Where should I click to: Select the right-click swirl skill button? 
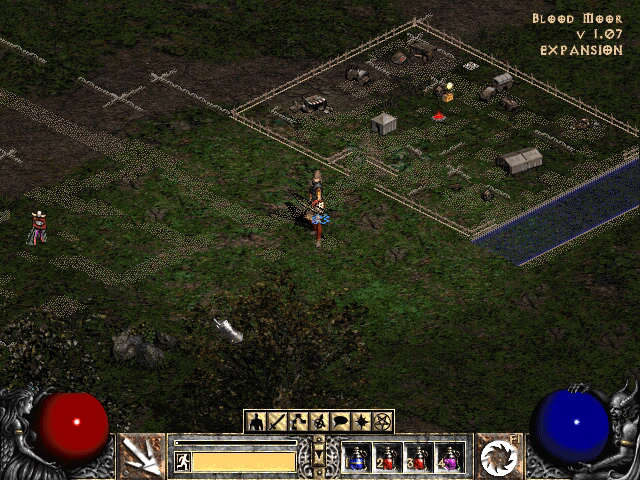pyautogui.click(x=497, y=456)
